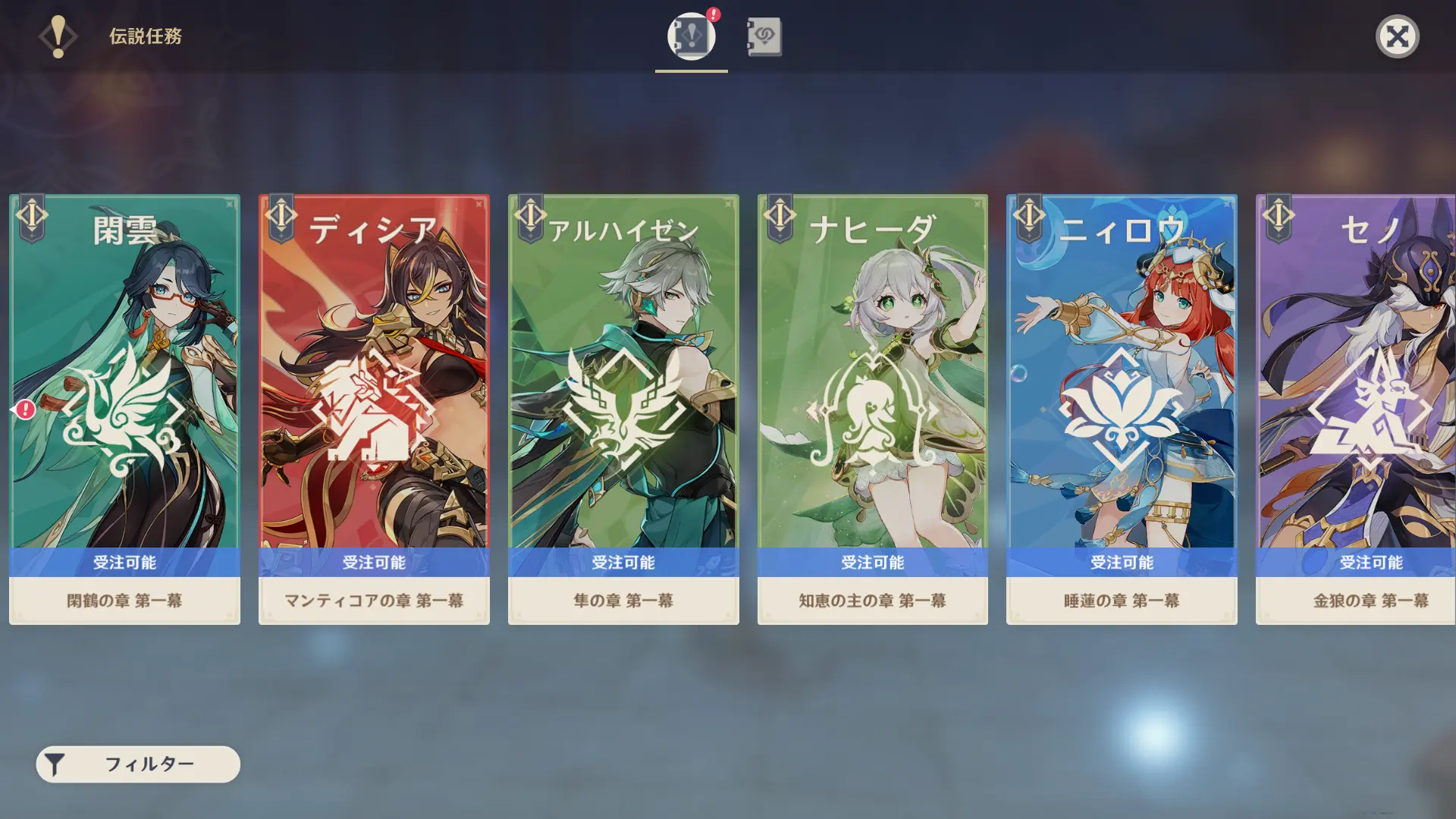Click the exclamation mark icon beside 伝説任務
This screenshot has width=1456, height=819.
58,35
